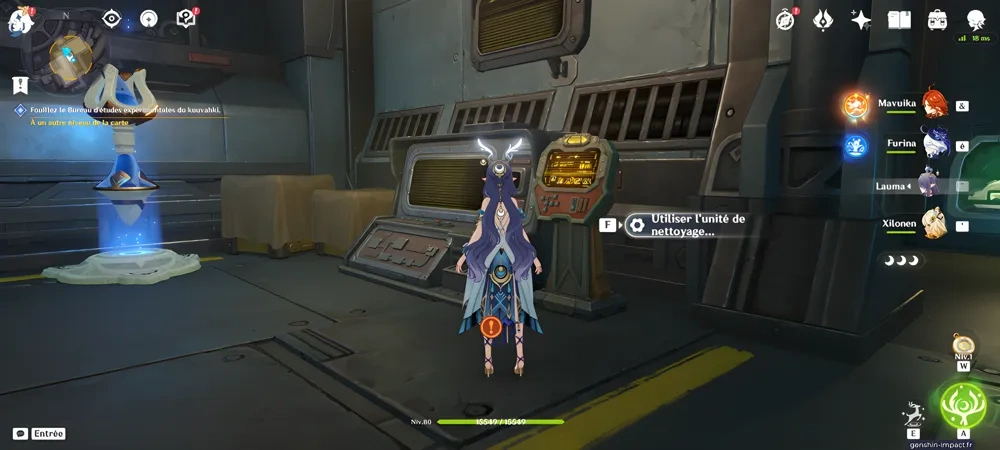Open the wish star icon
The height and width of the screenshot is (450, 1000).
[x=861, y=20]
